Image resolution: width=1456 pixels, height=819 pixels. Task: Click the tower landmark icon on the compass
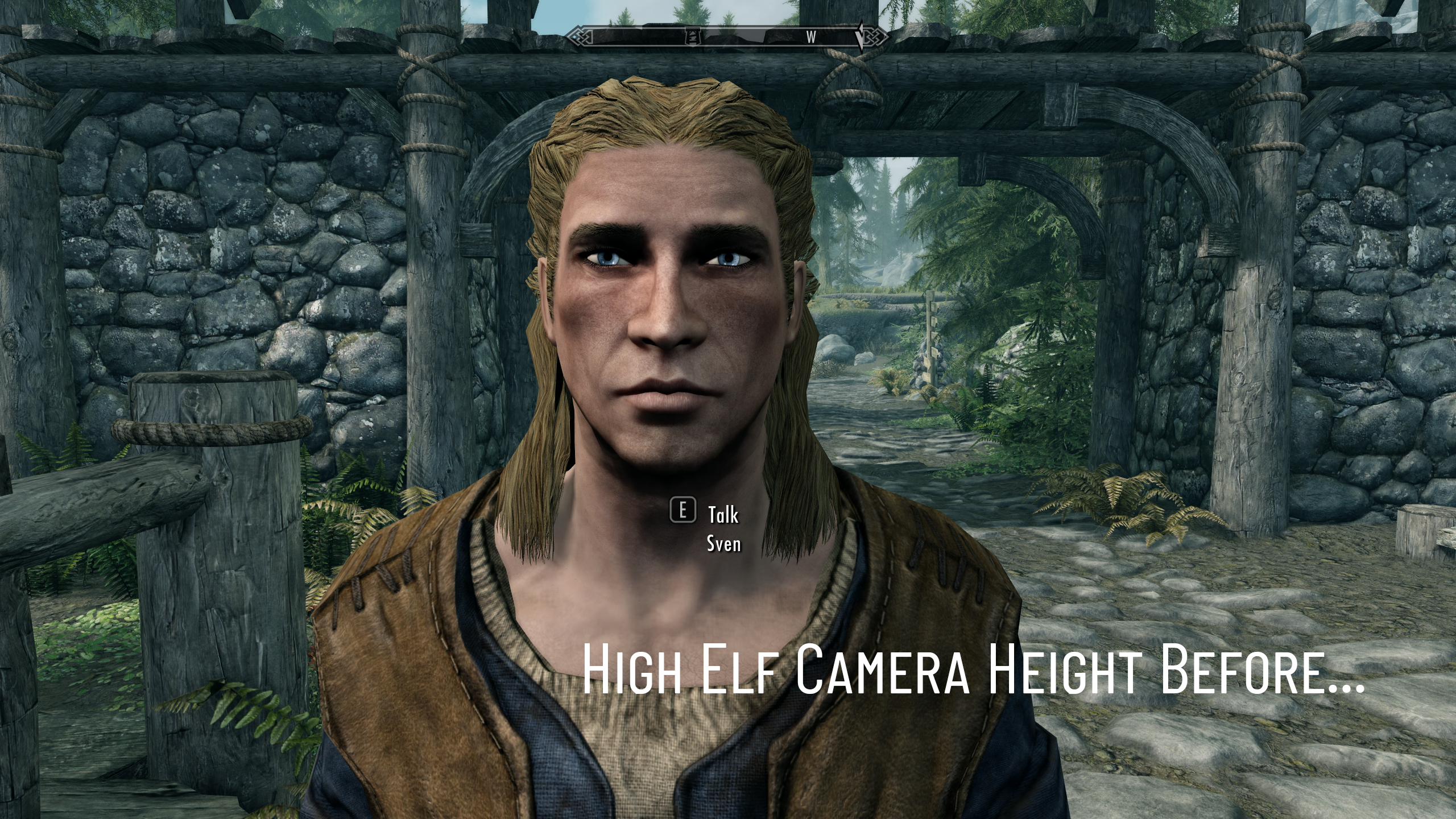[x=693, y=37]
